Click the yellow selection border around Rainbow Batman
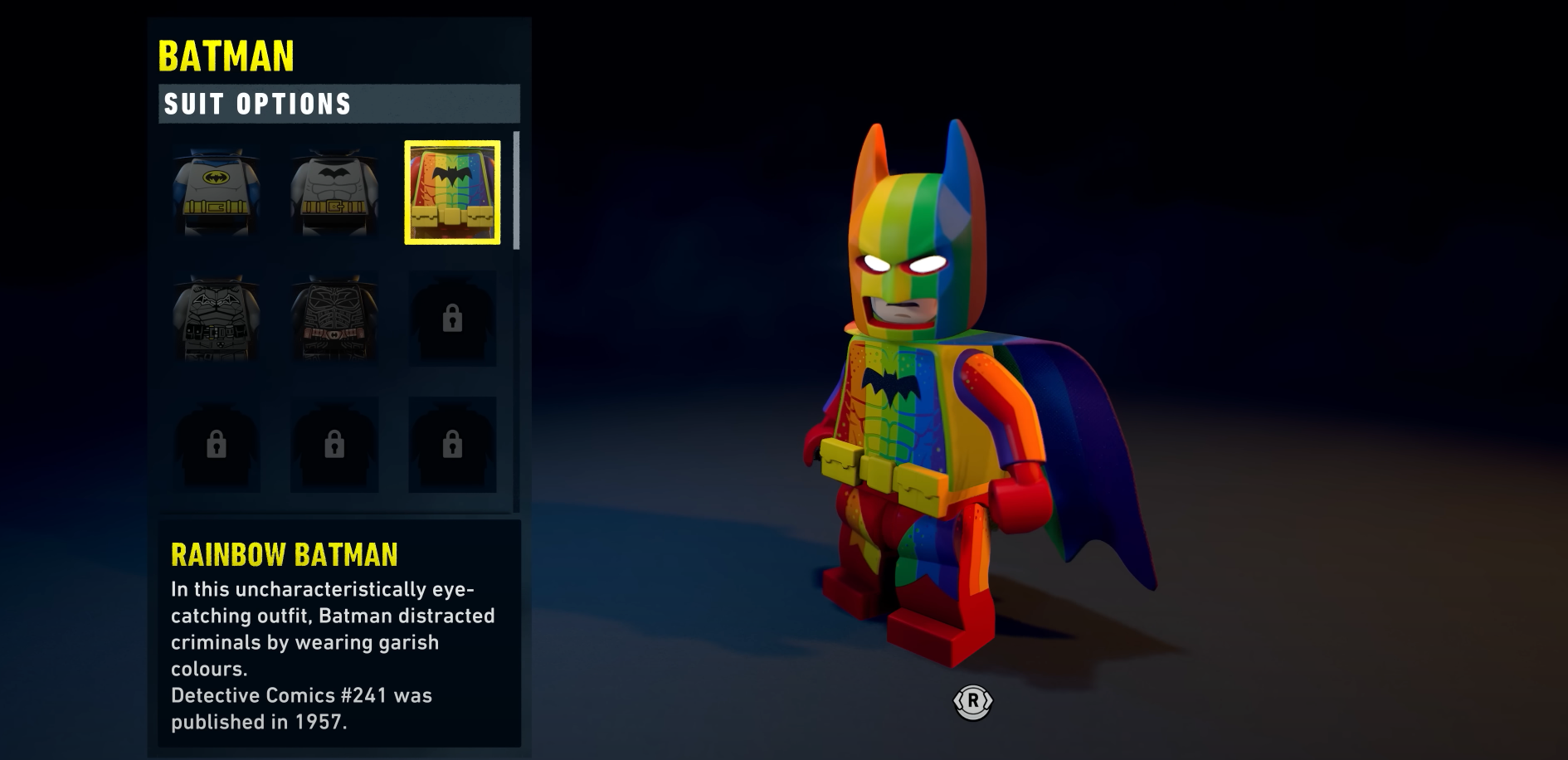The width and height of the screenshot is (1568, 760). [450, 145]
